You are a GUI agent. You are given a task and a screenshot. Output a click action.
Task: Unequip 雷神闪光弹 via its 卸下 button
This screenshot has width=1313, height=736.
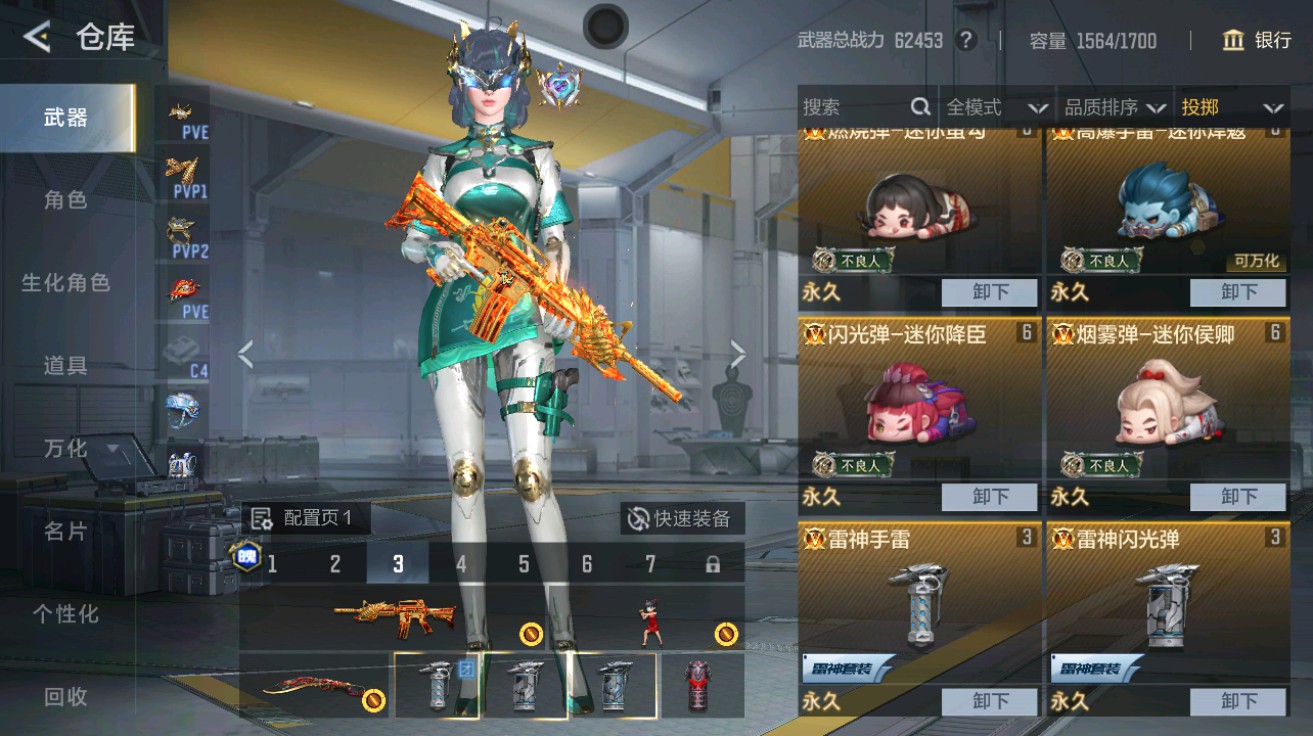[1239, 701]
